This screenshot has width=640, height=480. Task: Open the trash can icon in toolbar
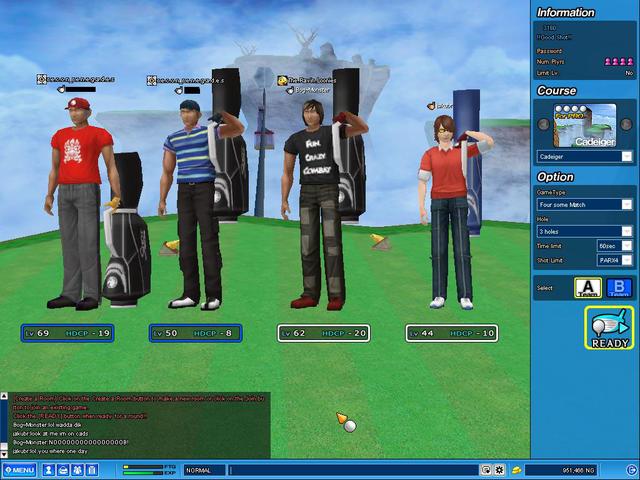(92, 469)
